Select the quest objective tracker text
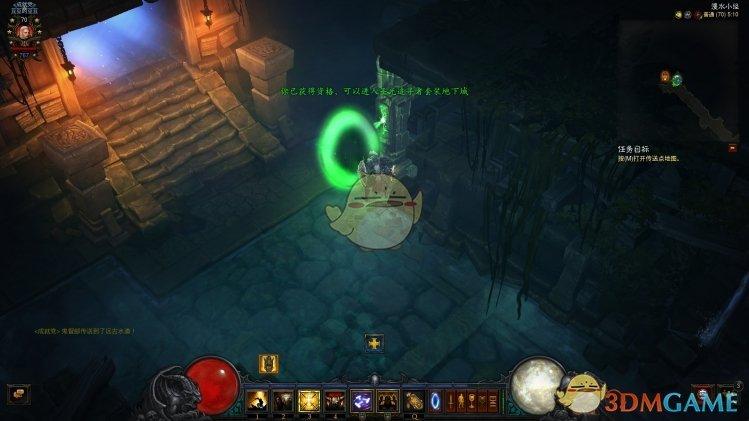Viewport: 749px width, 421px height. point(652,154)
